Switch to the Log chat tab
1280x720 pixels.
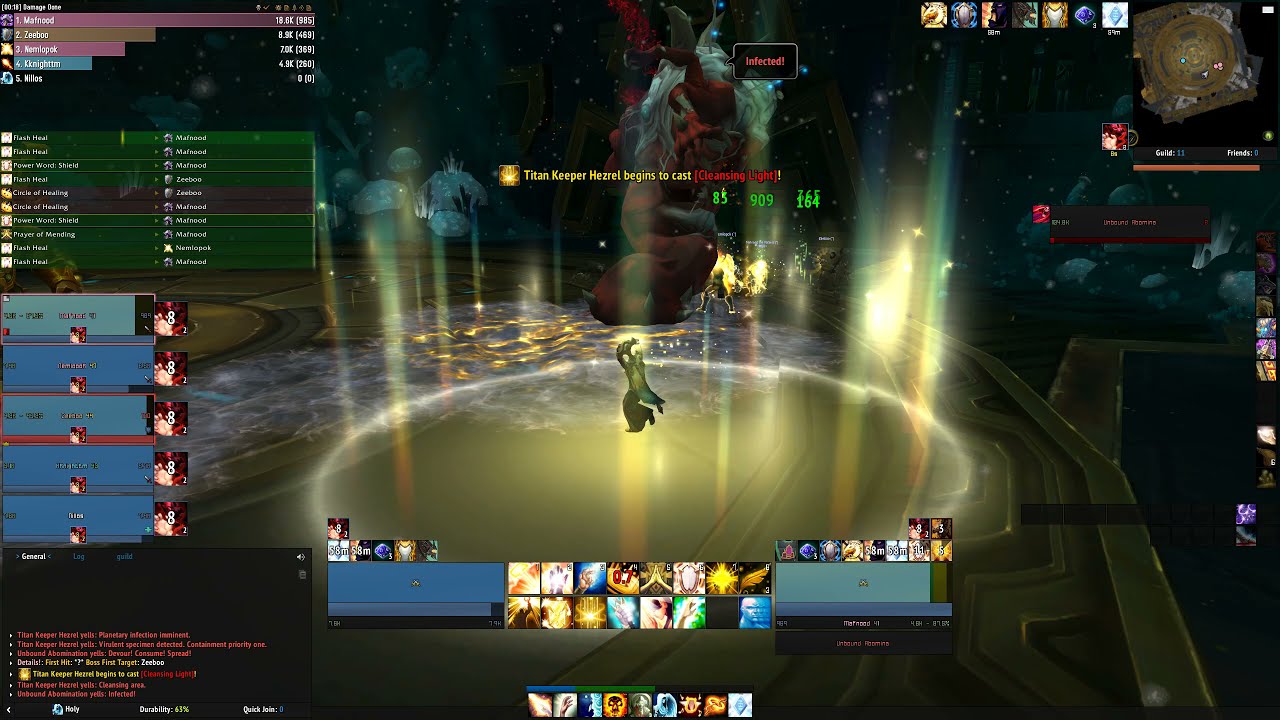tap(79, 557)
